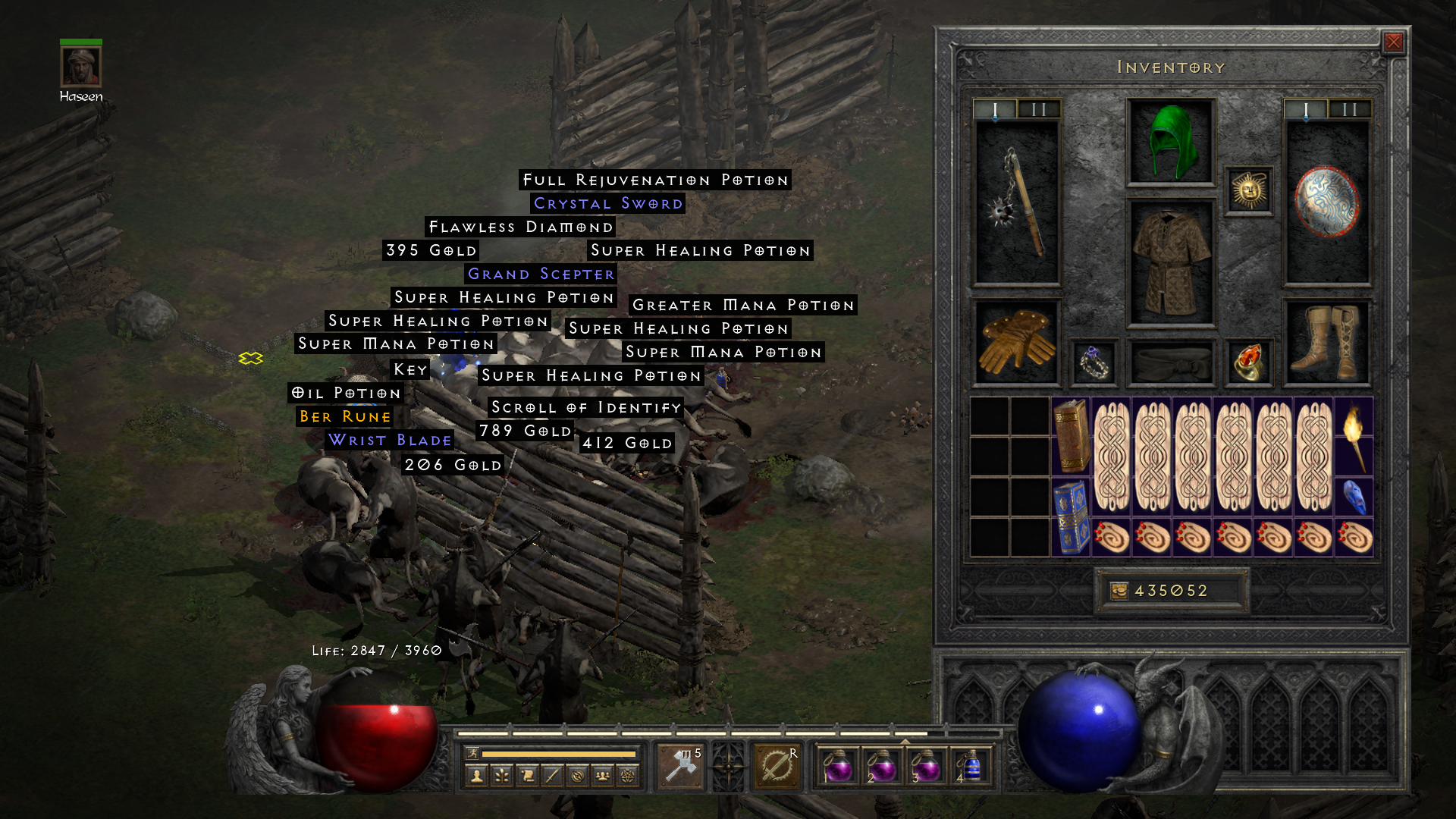The width and height of the screenshot is (1456, 819).
Task: Expand the belt with the arrow above potions
Action: (x=905, y=741)
